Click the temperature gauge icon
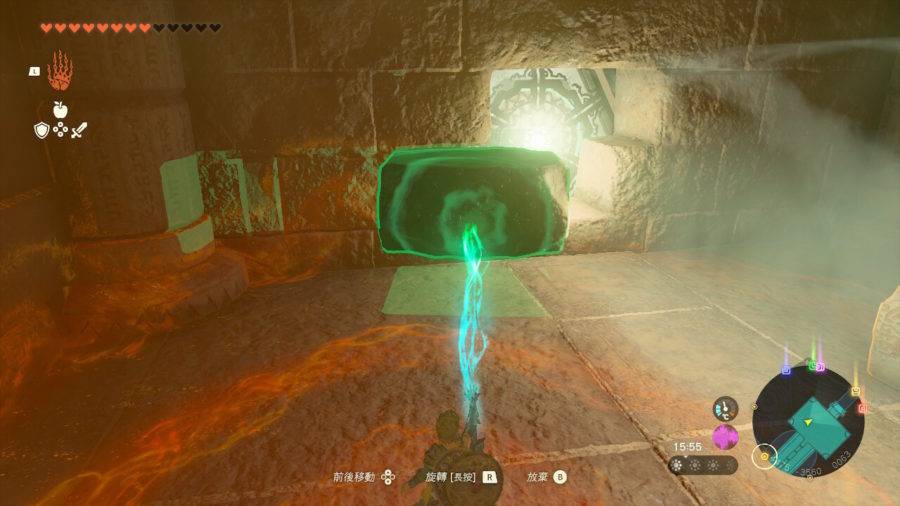The height and width of the screenshot is (506, 900). pyautogui.click(x=726, y=408)
